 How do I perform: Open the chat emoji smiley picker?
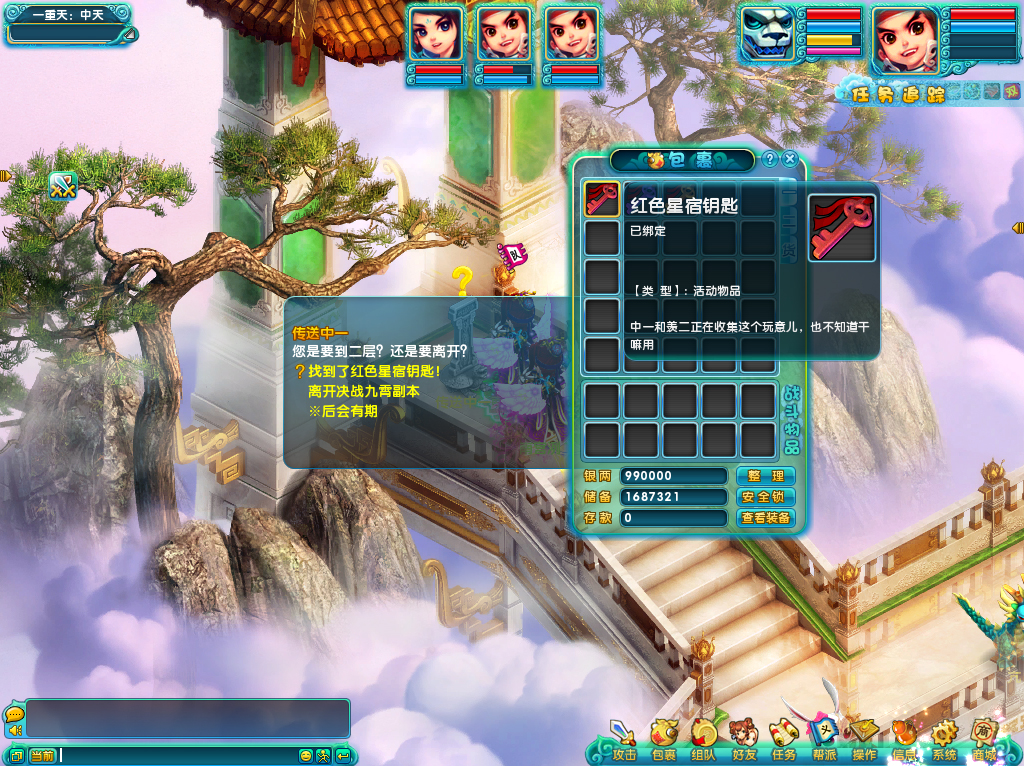click(x=306, y=755)
